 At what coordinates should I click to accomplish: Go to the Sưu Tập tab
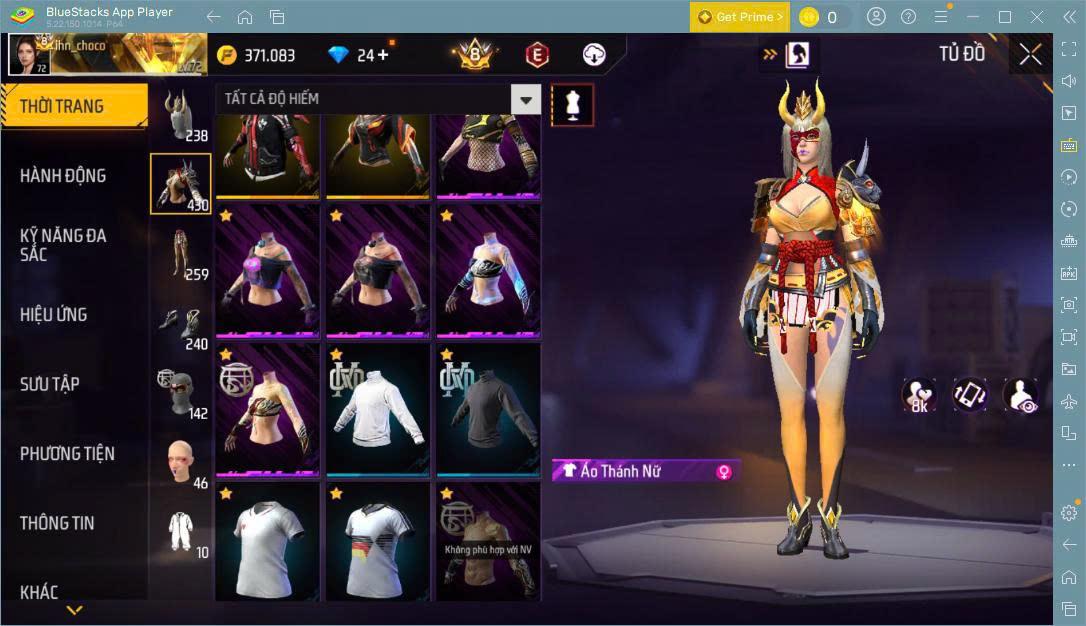50,384
